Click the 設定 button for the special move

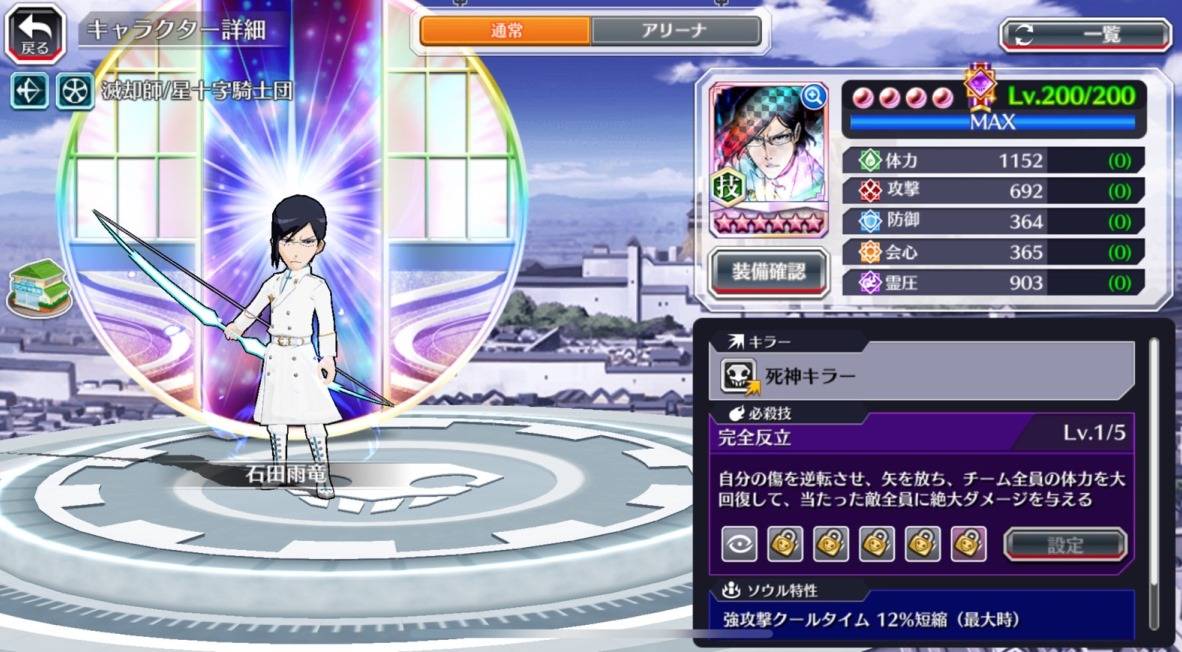(1065, 545)
